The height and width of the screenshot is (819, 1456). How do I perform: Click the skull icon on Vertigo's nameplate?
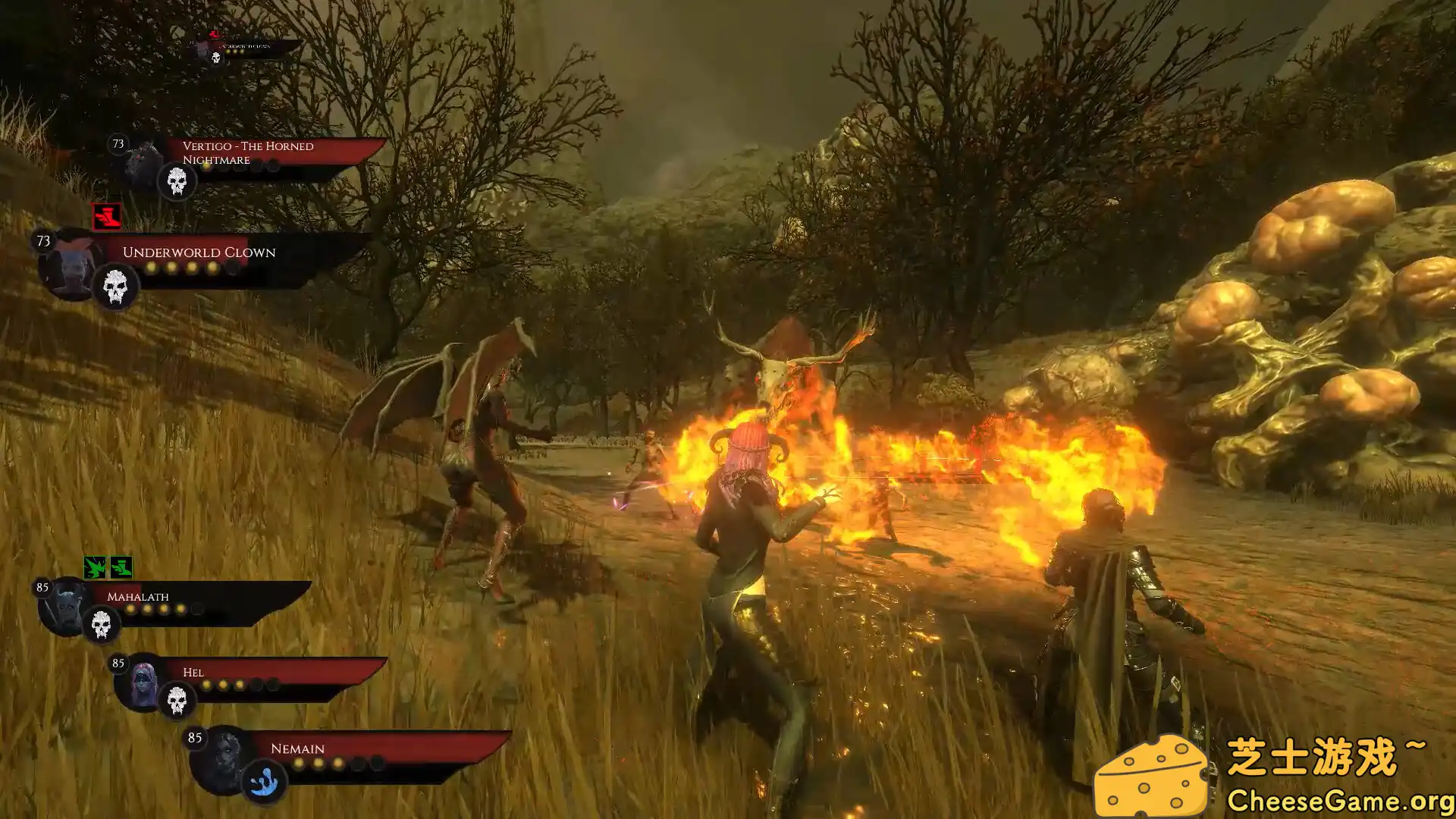tap(176, 183)
